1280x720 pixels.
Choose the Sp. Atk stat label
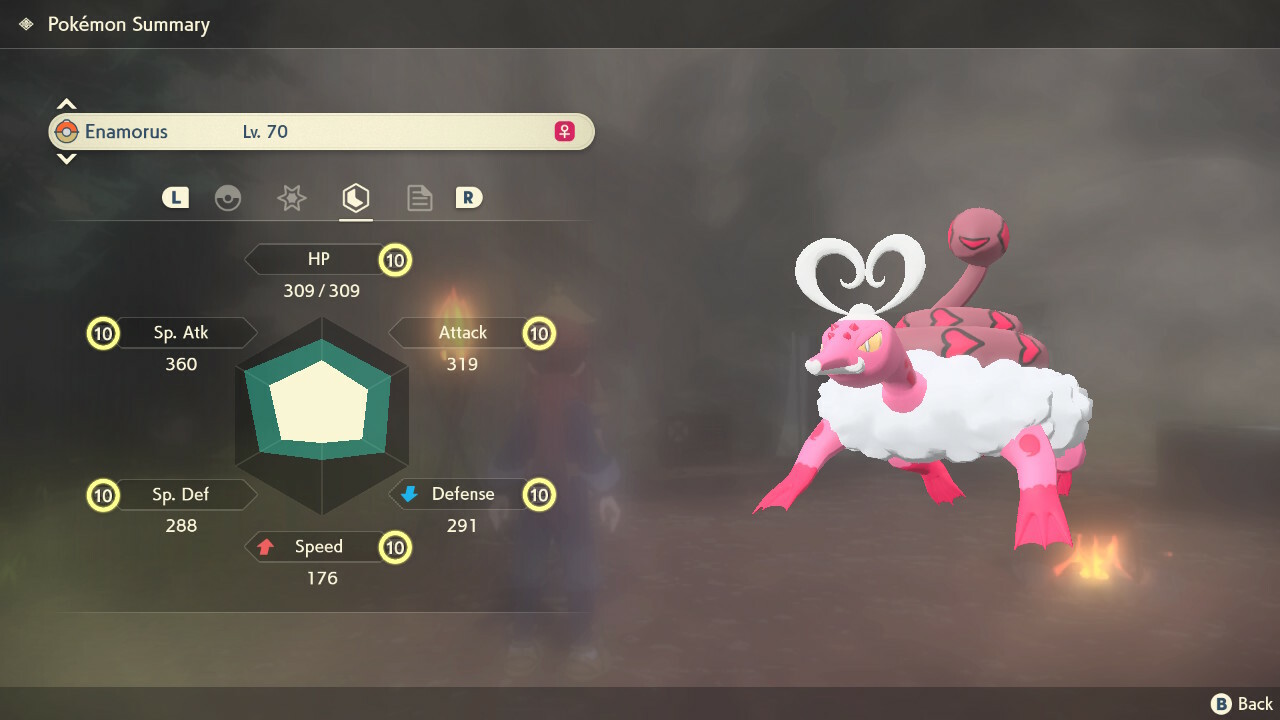point(182,333)
